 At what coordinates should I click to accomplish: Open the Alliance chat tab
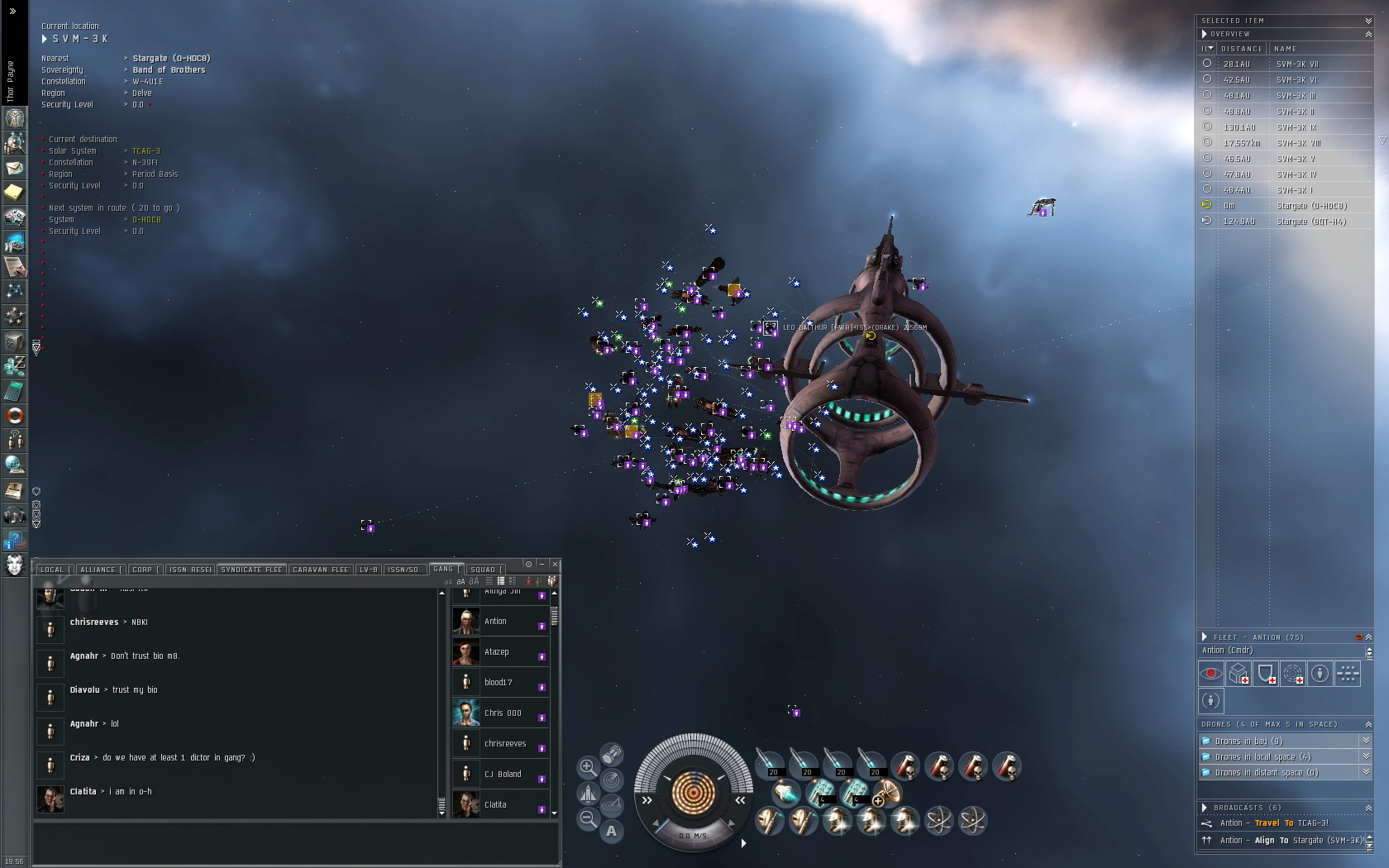[98, 570]
